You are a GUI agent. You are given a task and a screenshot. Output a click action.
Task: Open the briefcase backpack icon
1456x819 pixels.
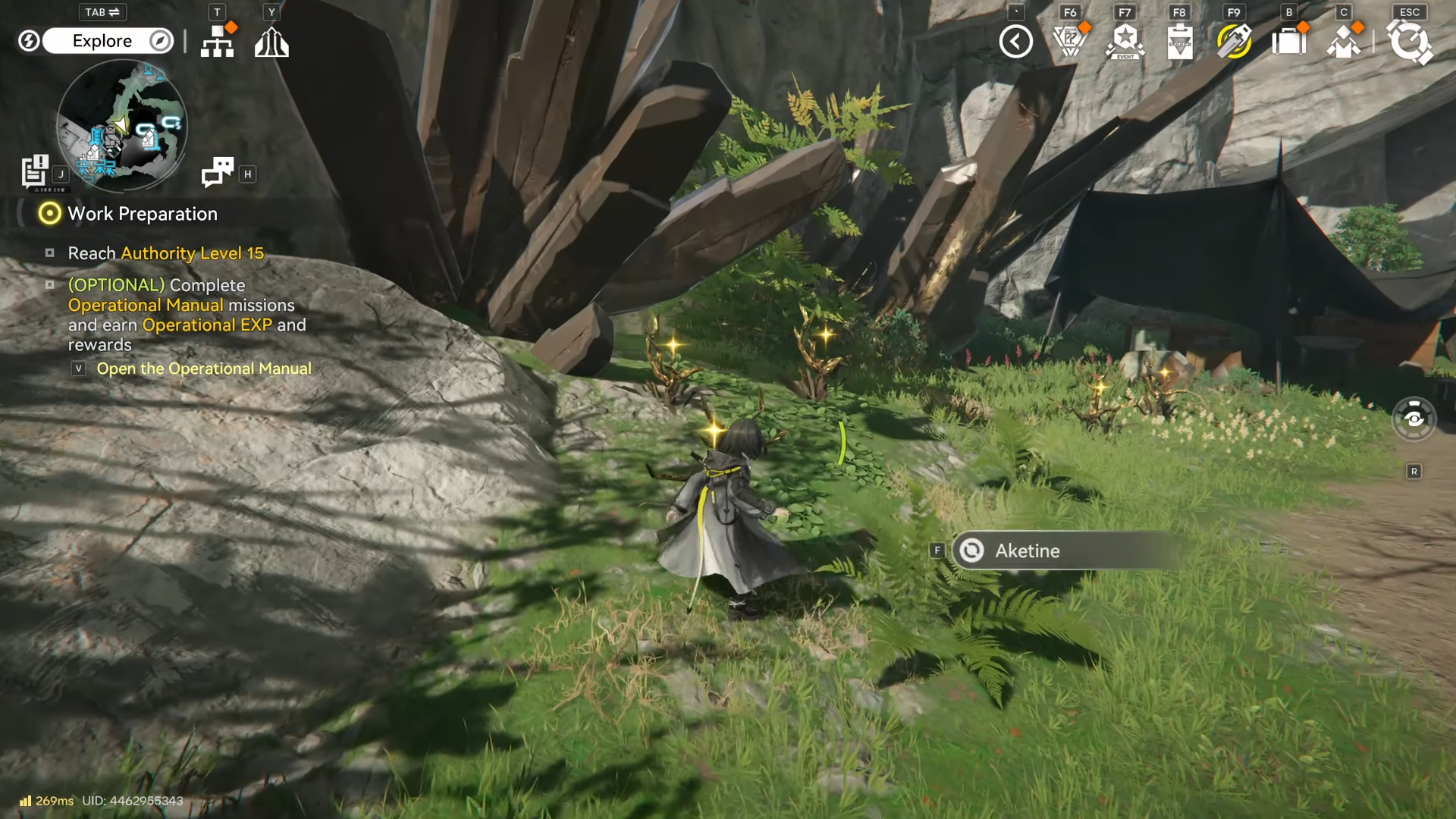pyautogui.click(x=1288, y=42)
